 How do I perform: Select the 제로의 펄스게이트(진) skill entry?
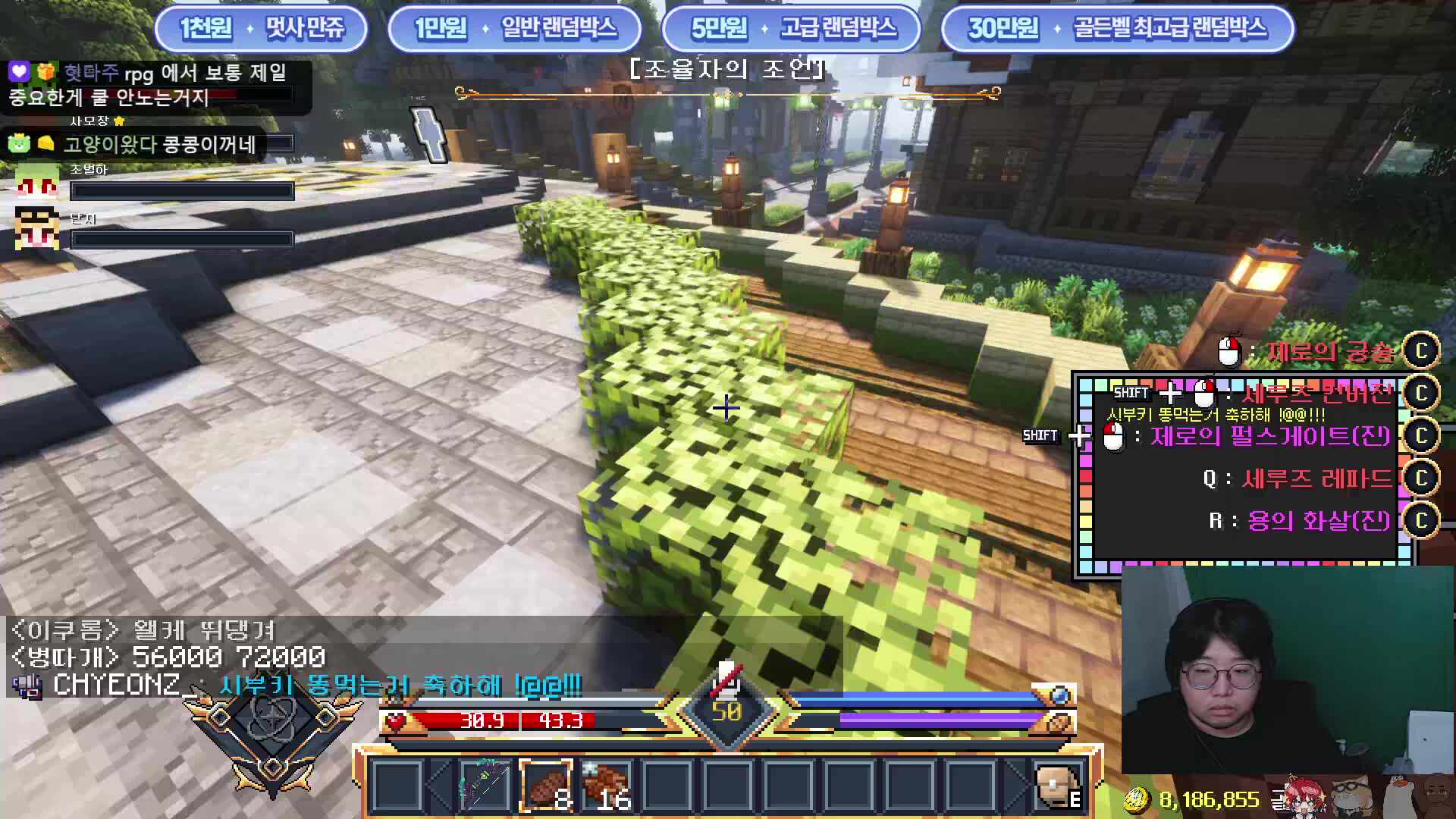[x=1270, y=436]
